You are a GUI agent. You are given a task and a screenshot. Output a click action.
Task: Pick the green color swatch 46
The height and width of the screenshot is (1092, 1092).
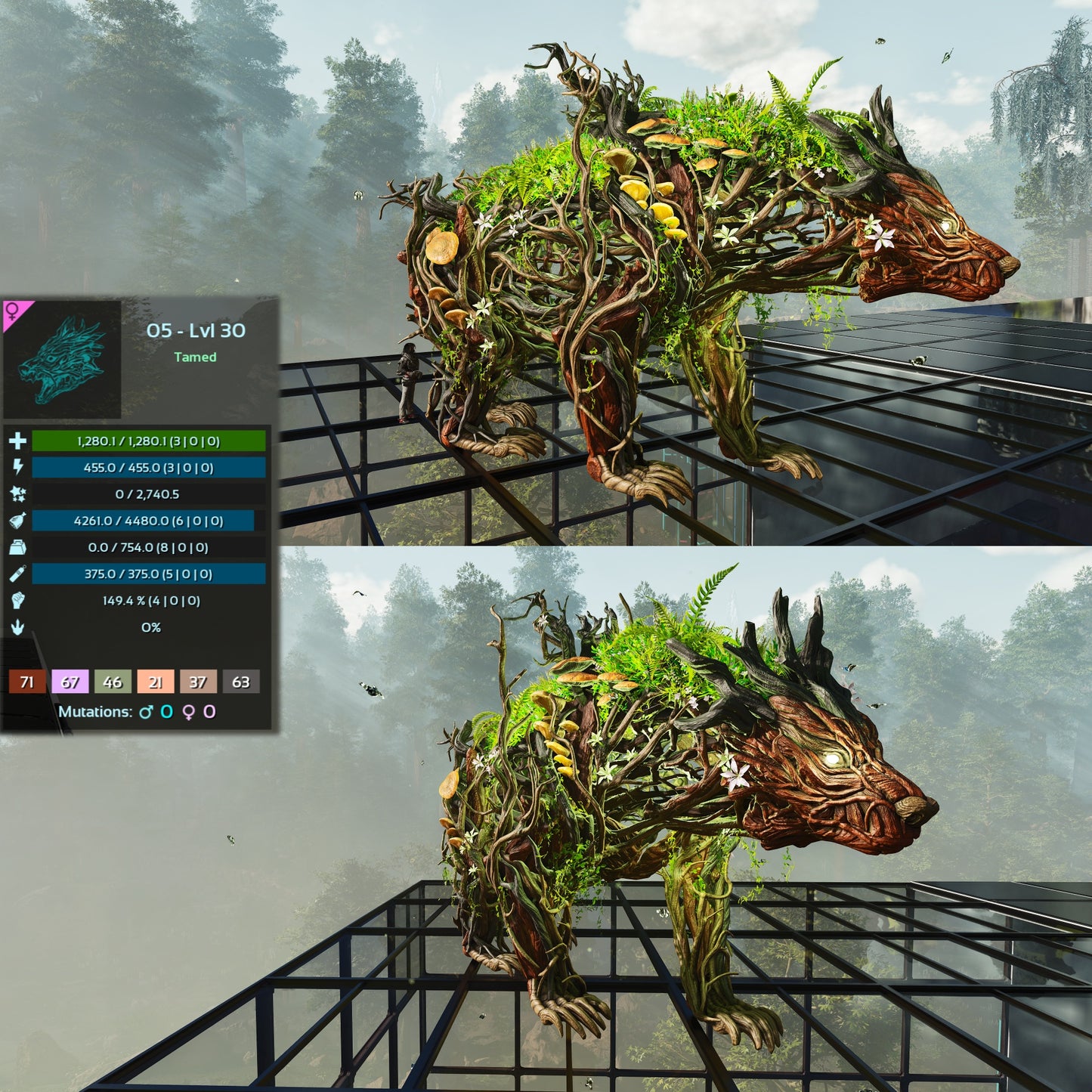[x=113, y=682]
